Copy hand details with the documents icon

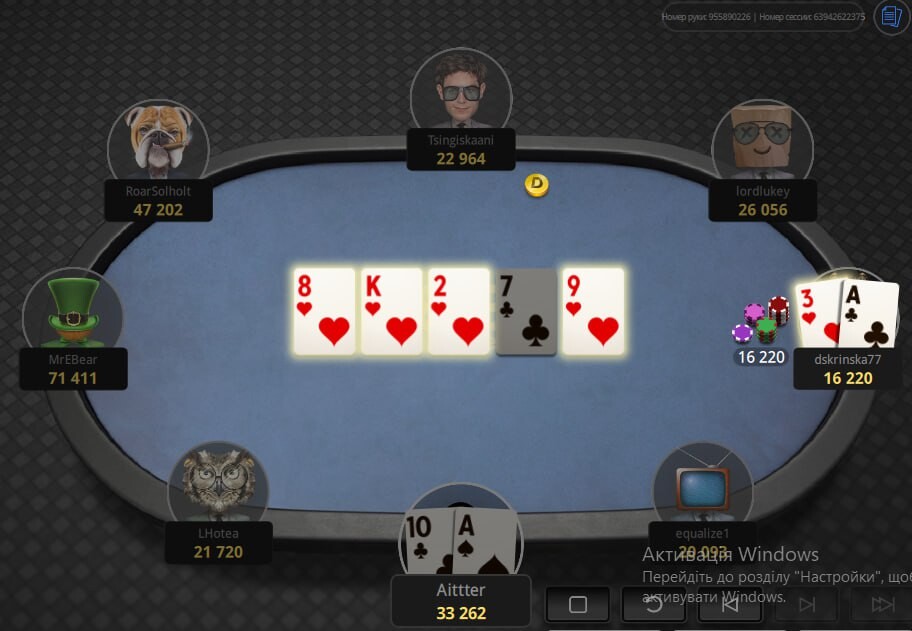click(890, 17)
